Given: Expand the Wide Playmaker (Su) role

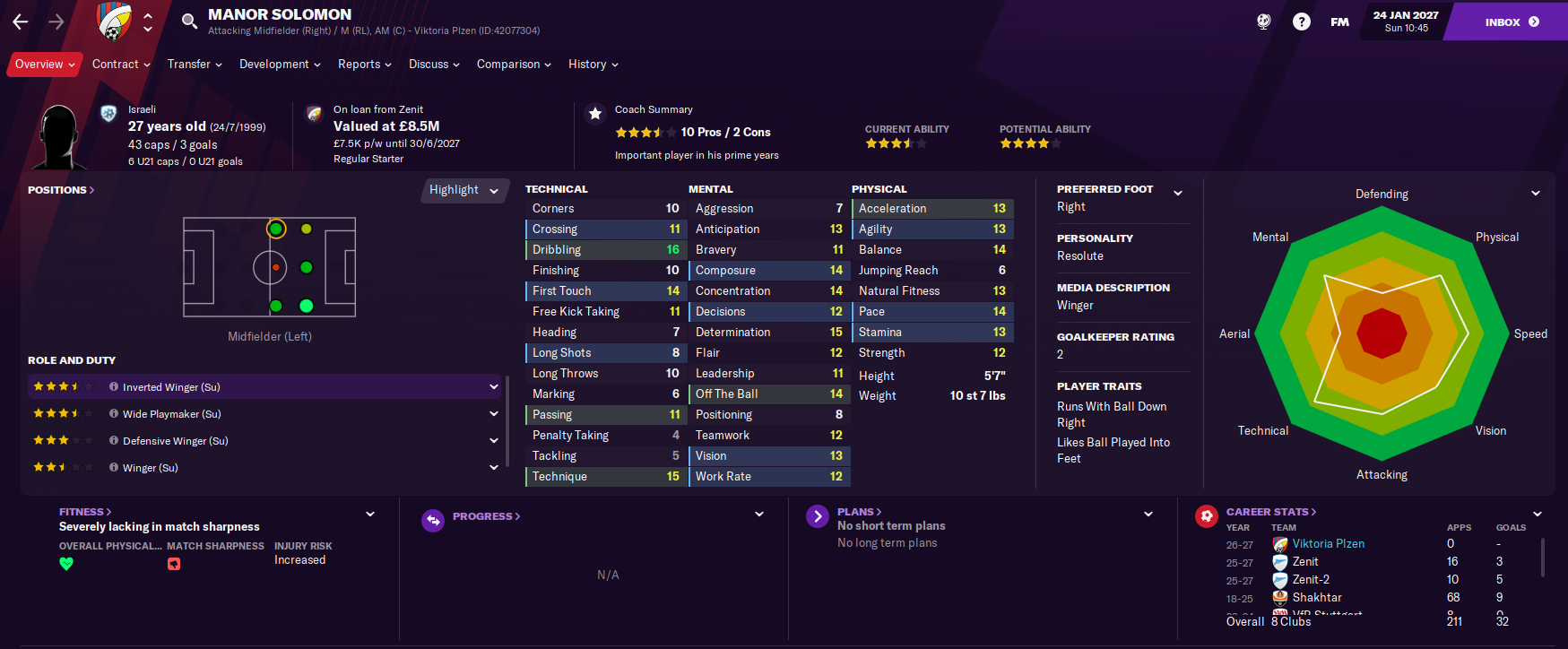Looking at the screenshot, I should [x=493, y=414].
